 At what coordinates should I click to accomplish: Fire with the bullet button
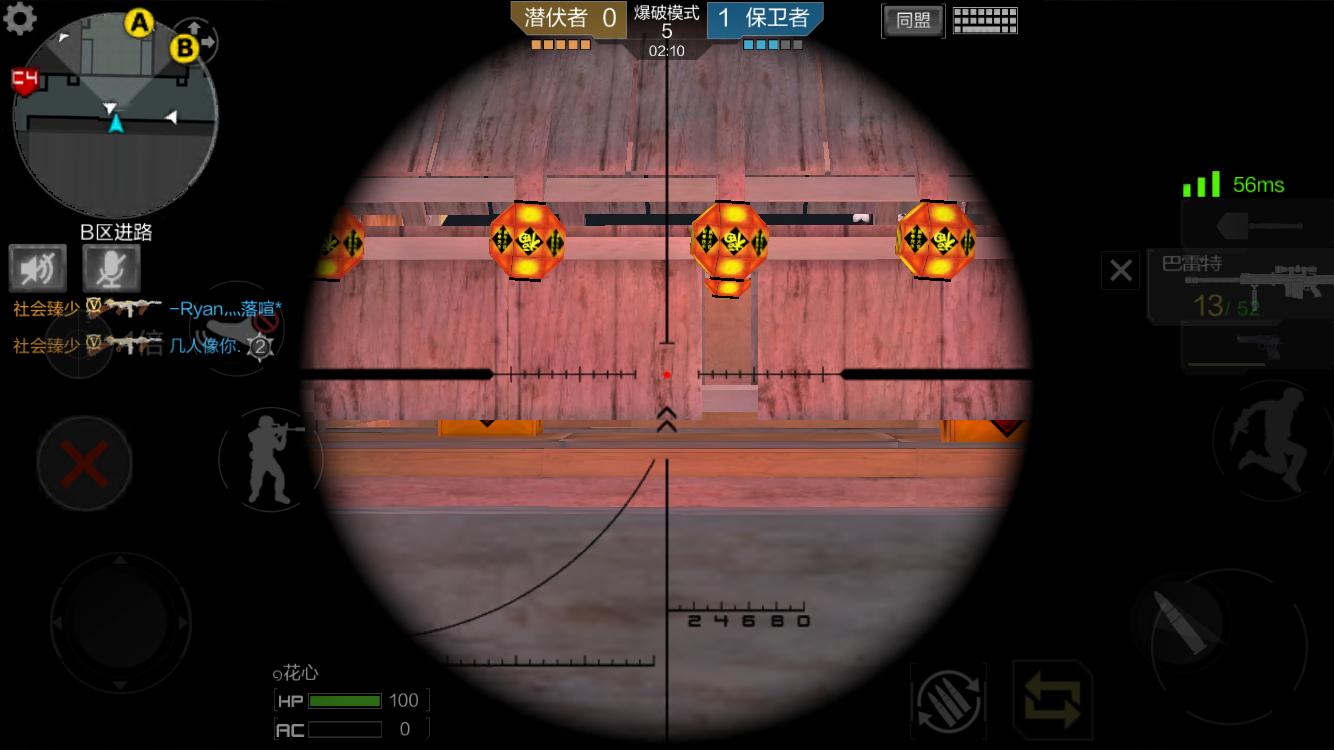1178,622
